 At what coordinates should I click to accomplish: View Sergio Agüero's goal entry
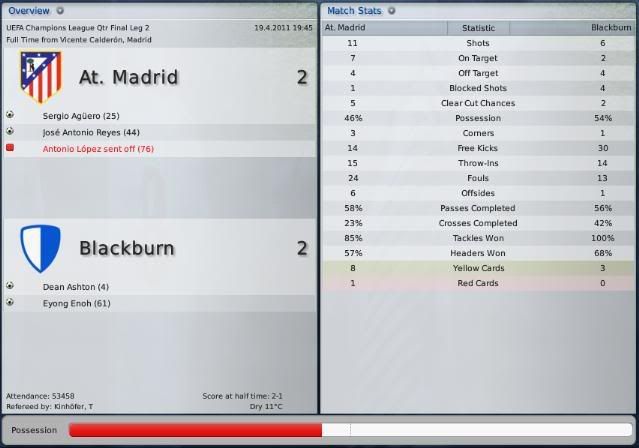point(81,116)
